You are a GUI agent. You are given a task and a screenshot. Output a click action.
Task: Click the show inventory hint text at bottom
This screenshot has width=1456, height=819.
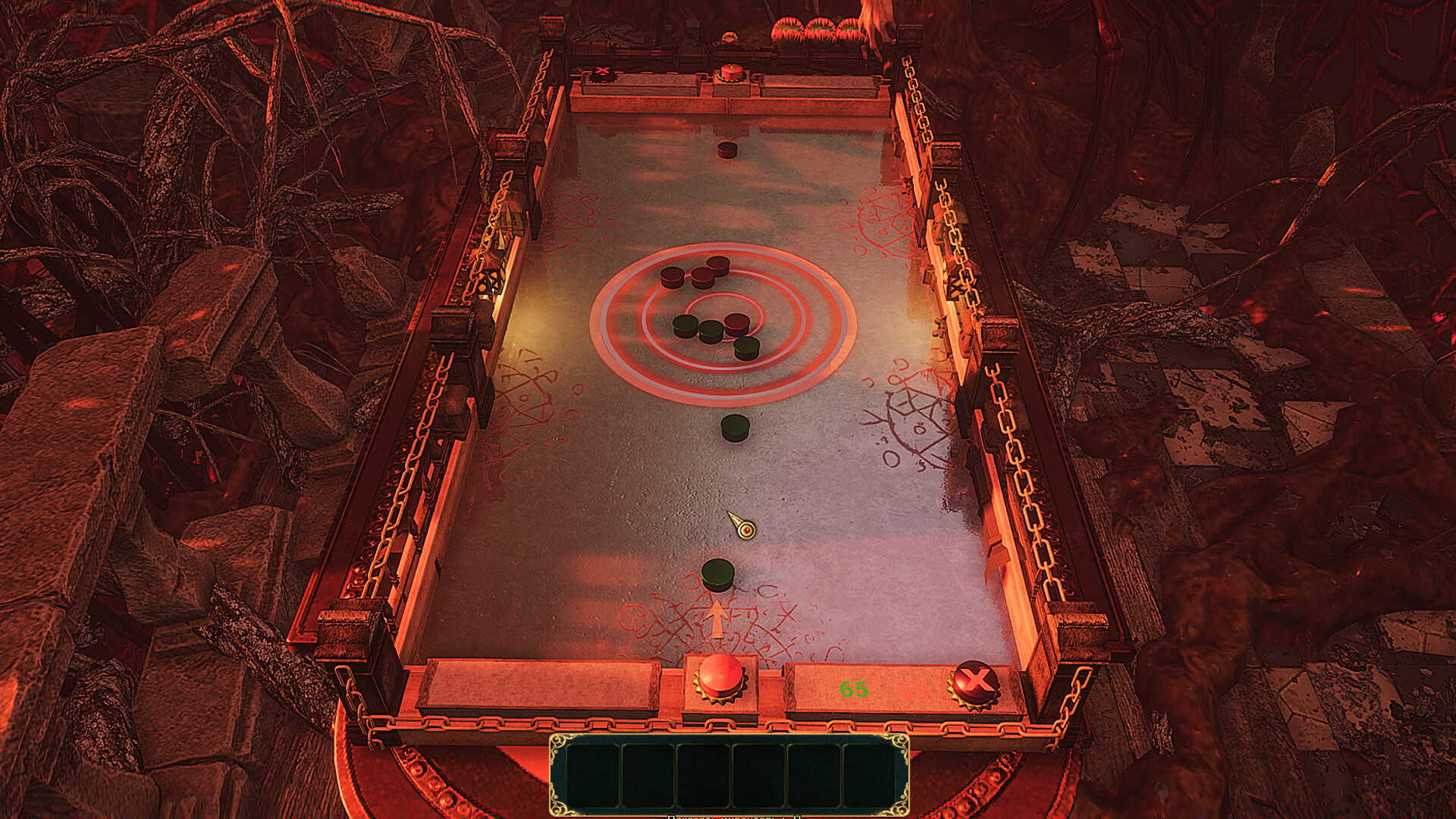click(x=732, y=817)
